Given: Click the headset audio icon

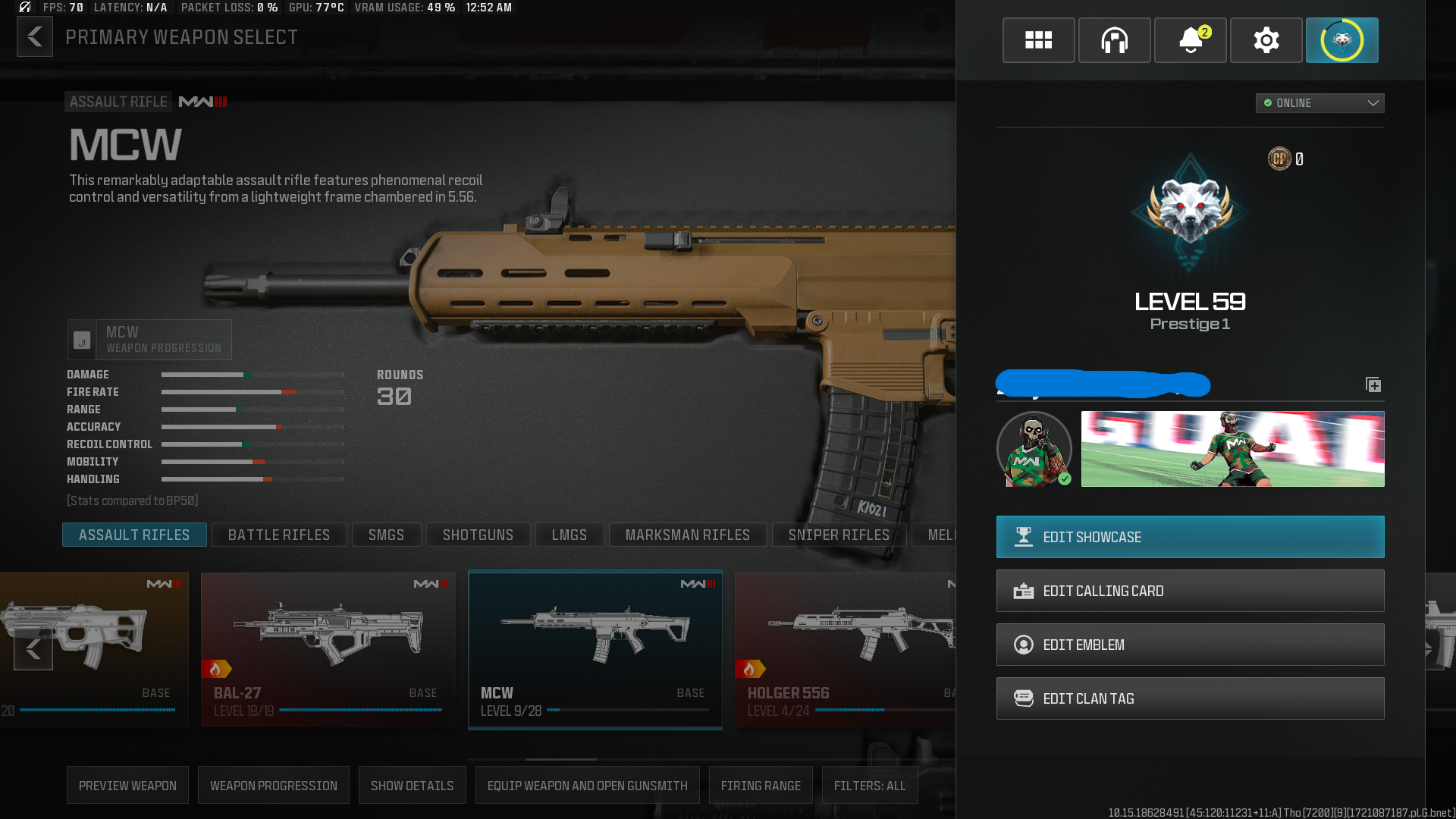Looking at the screenshot, I should coord(1114,40).
